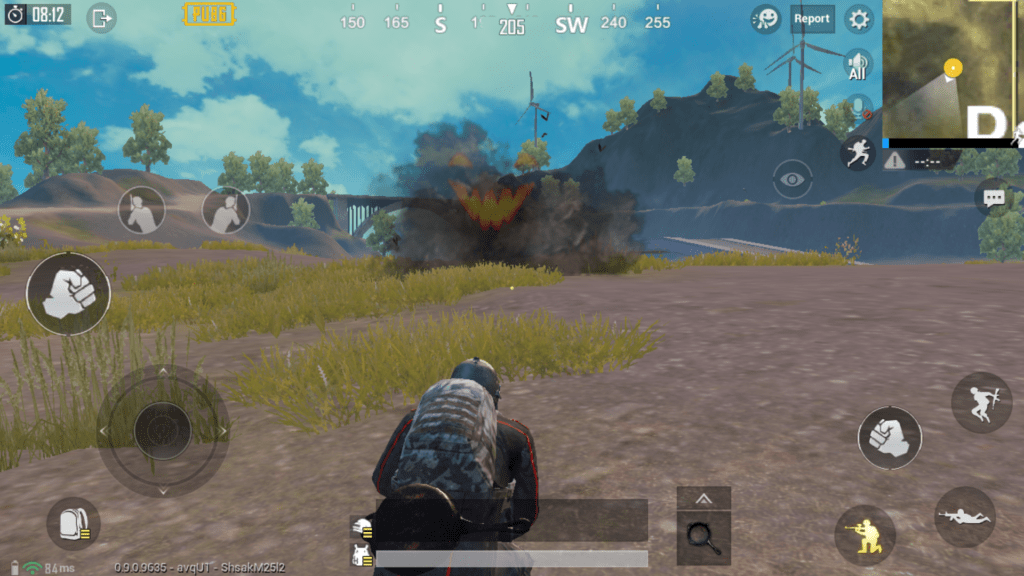Go prone with the lying soldier button

[965, 517]
